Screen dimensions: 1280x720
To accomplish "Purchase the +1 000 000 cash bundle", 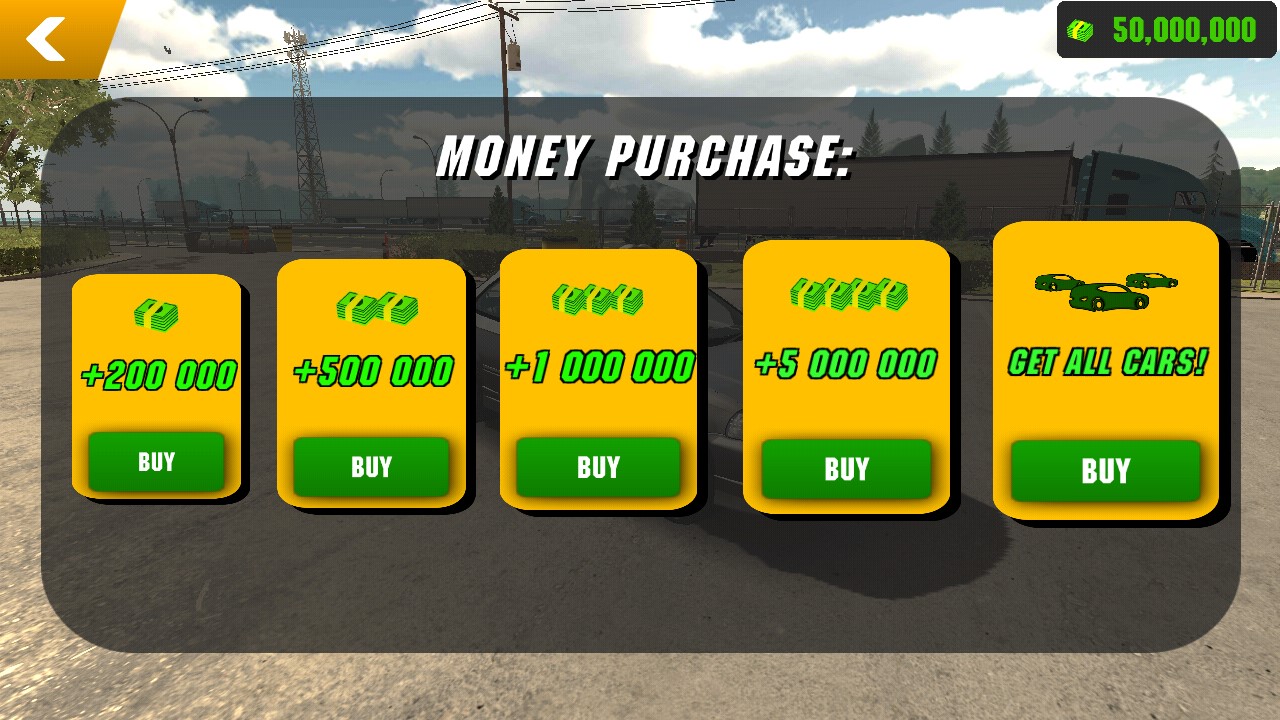I will tap(598, 467).
